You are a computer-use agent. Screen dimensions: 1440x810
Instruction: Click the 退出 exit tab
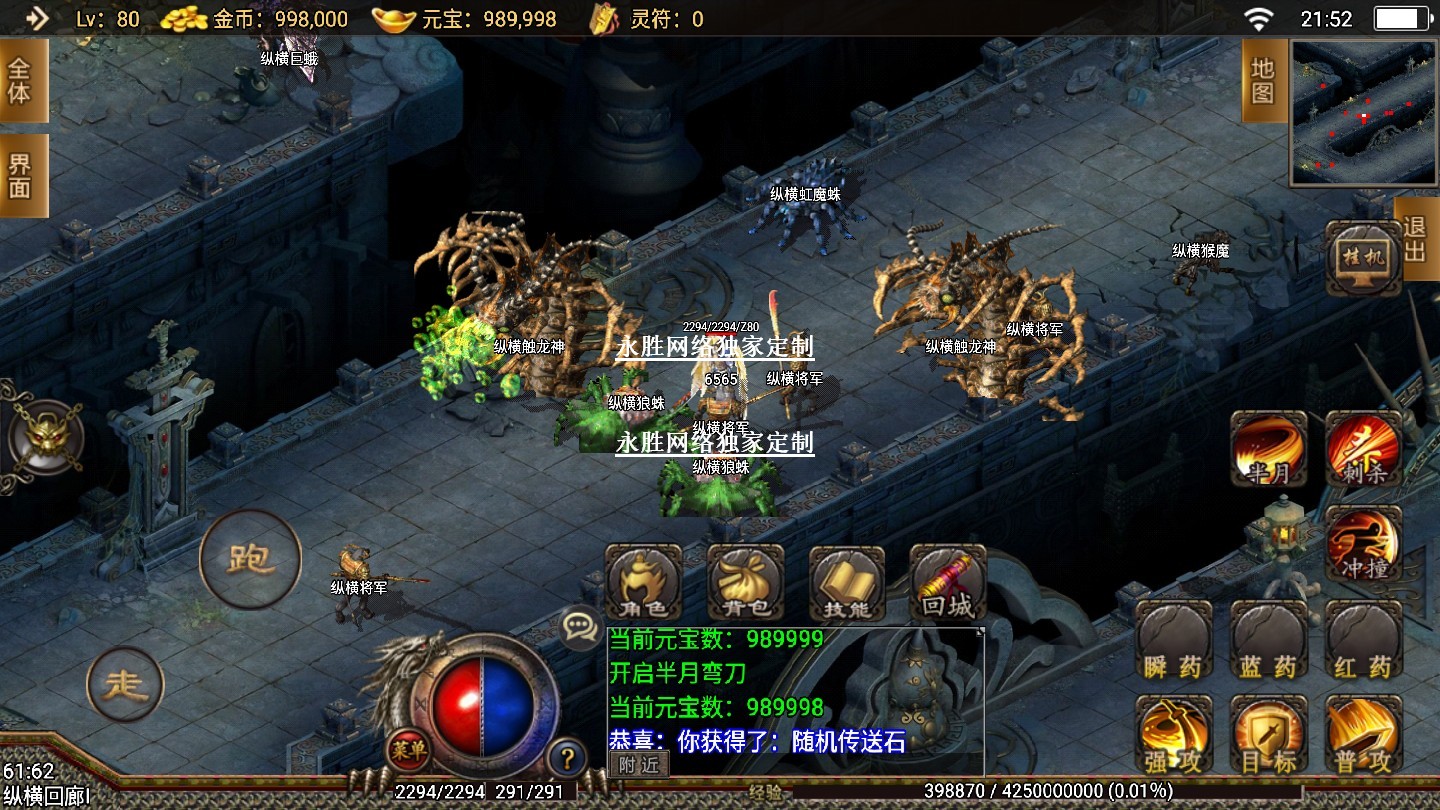point(1414,239)
